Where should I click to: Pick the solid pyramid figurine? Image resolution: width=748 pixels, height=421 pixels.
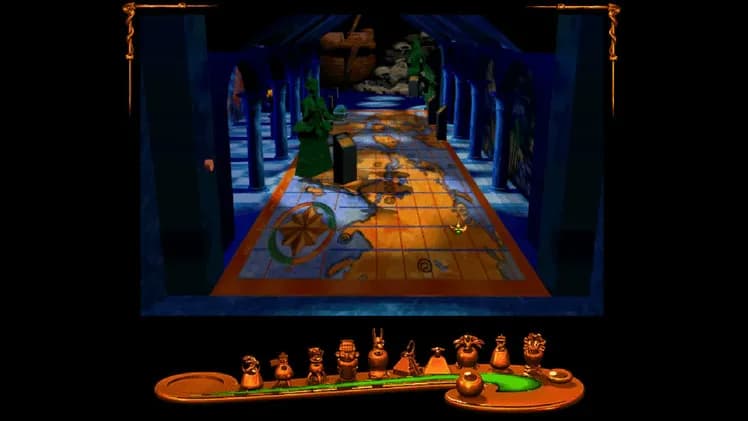pos(437,361)
